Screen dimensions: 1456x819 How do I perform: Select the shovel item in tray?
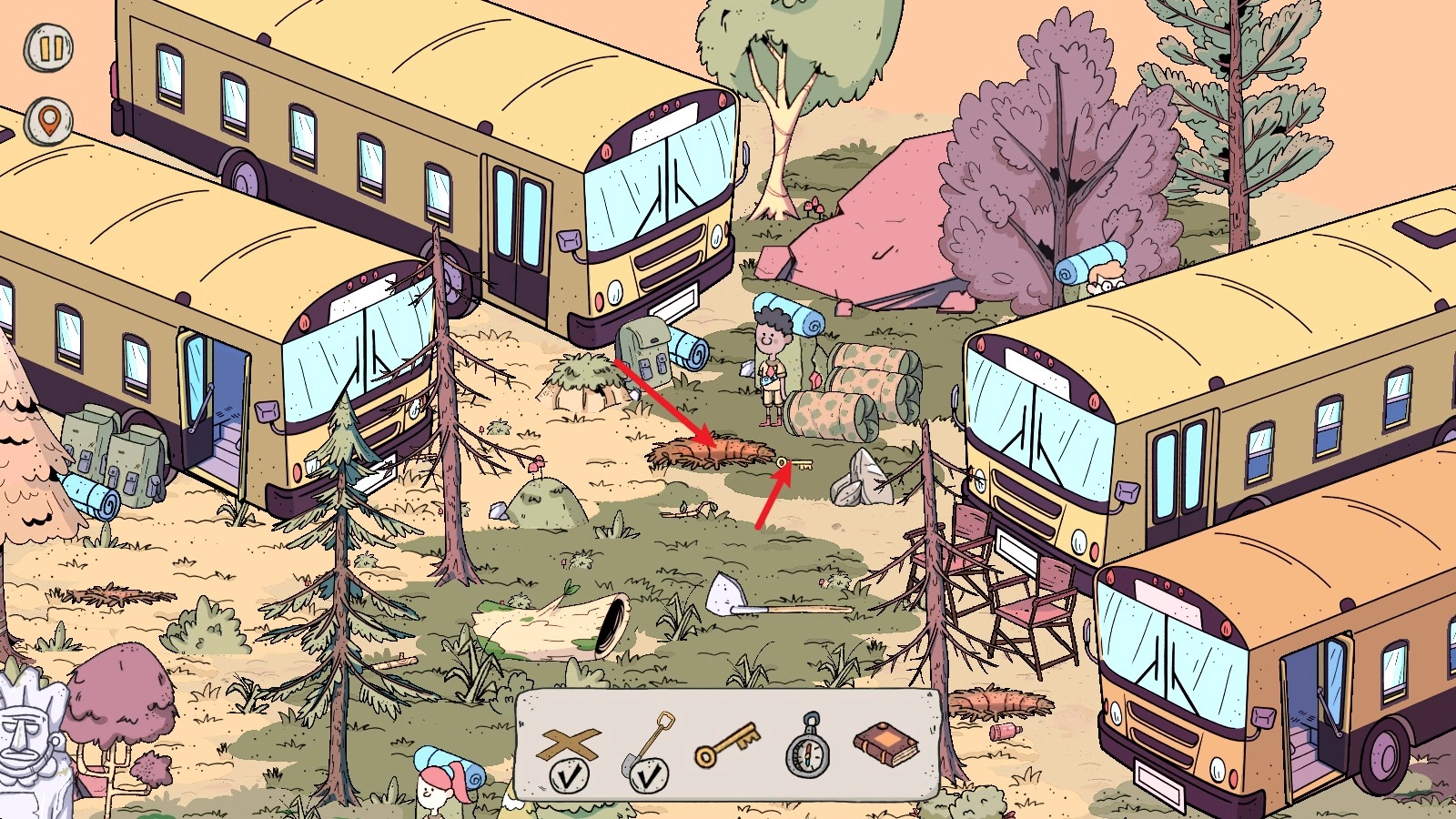click(x=650, y=746)
